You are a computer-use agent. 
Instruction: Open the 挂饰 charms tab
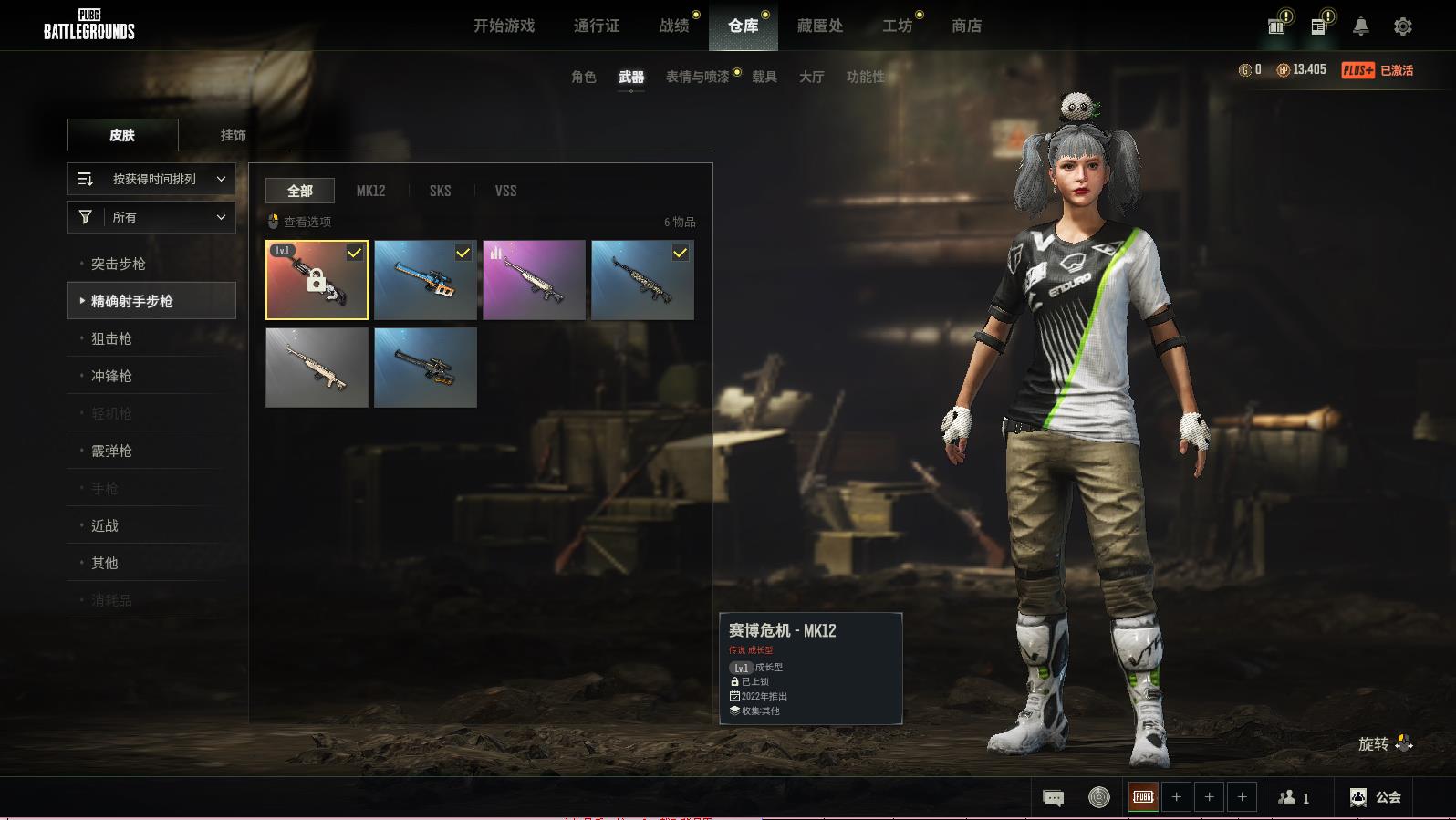click(x=233, y=135)
